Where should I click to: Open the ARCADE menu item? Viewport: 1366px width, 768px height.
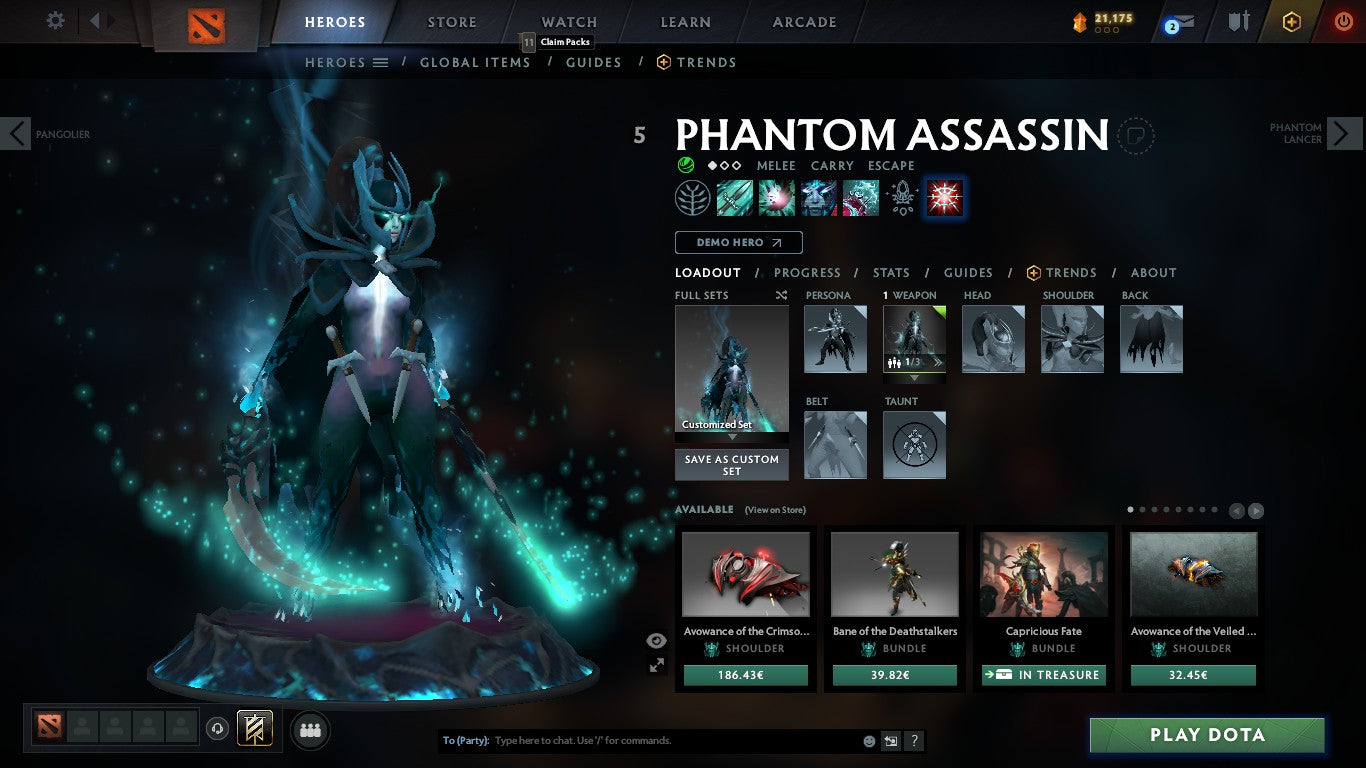click(804, 21)
